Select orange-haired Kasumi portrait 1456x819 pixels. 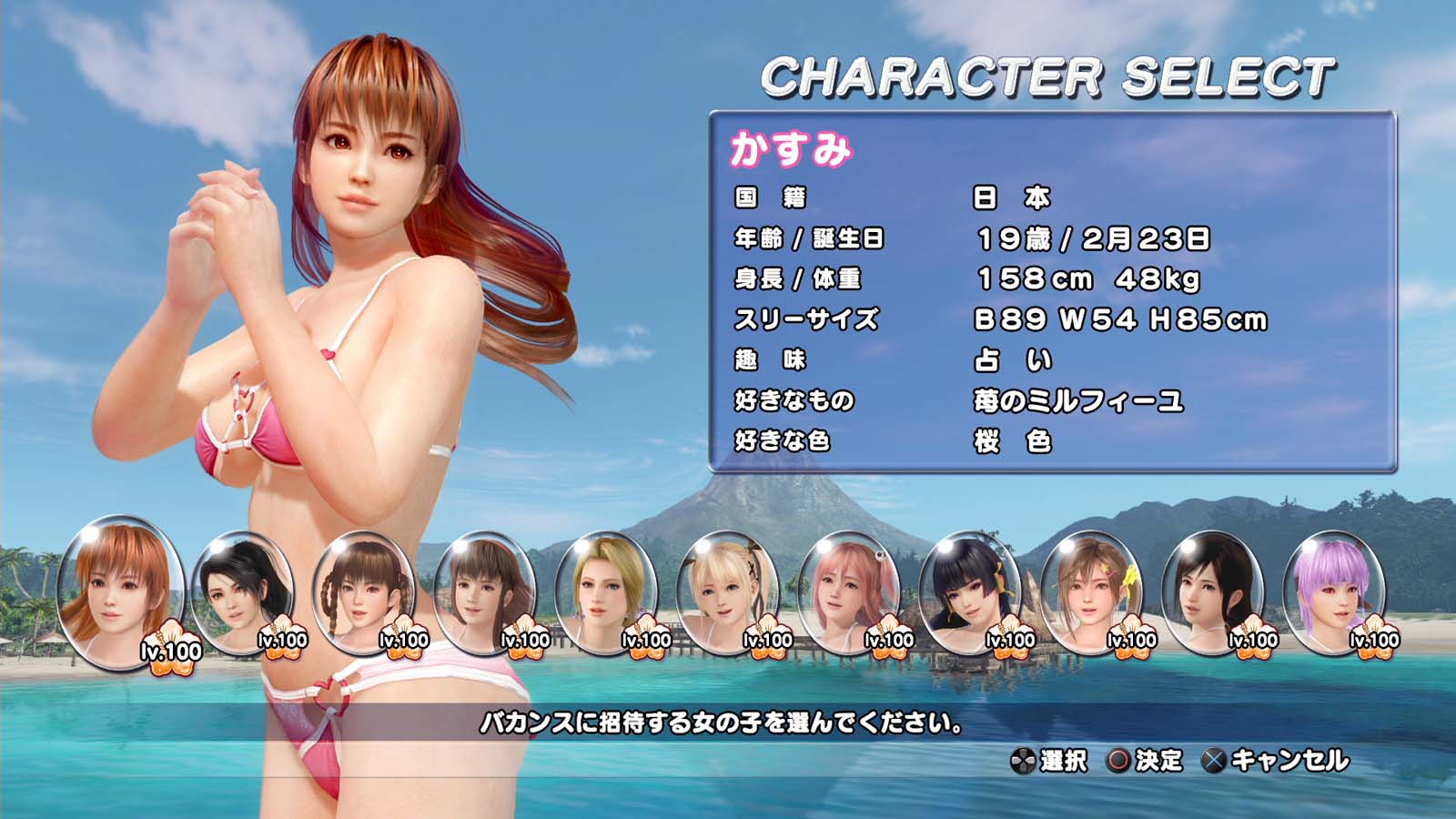pos(121,591)
